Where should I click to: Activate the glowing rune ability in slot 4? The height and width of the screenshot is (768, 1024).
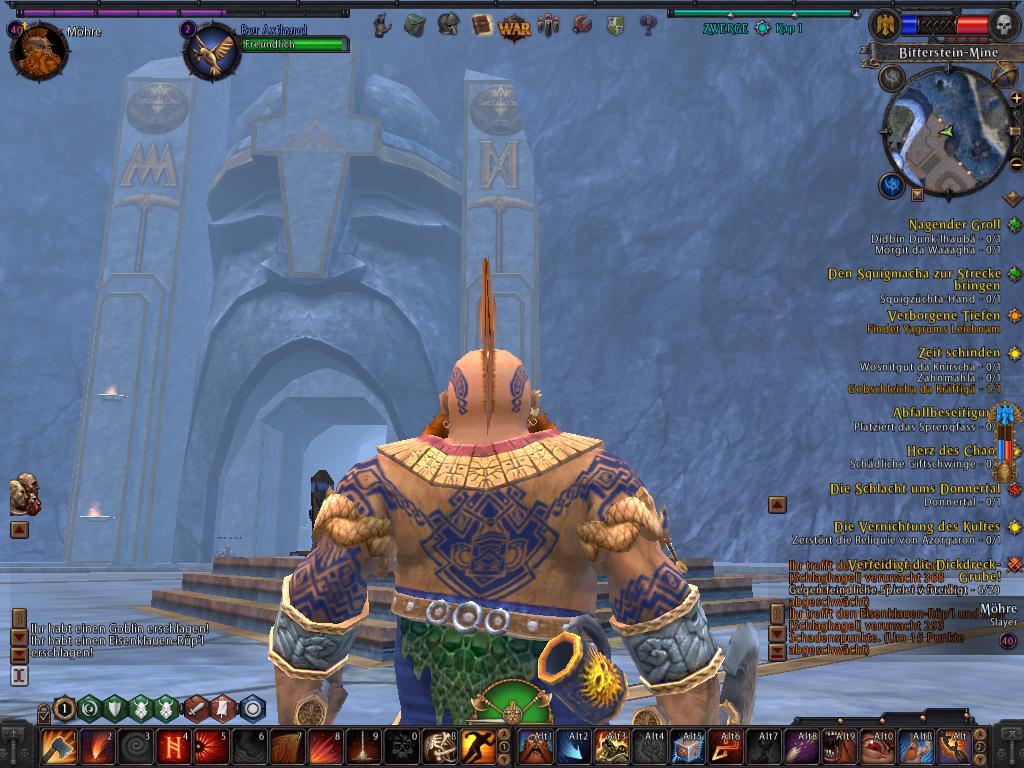click(x=171, y=746)
